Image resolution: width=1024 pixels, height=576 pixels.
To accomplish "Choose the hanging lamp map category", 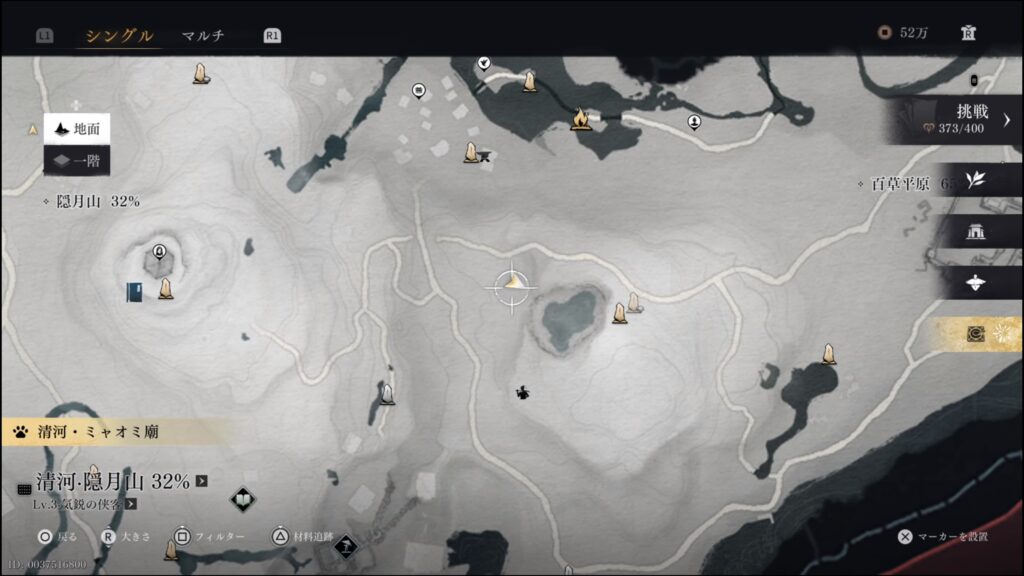I will [x=976, y=283].
